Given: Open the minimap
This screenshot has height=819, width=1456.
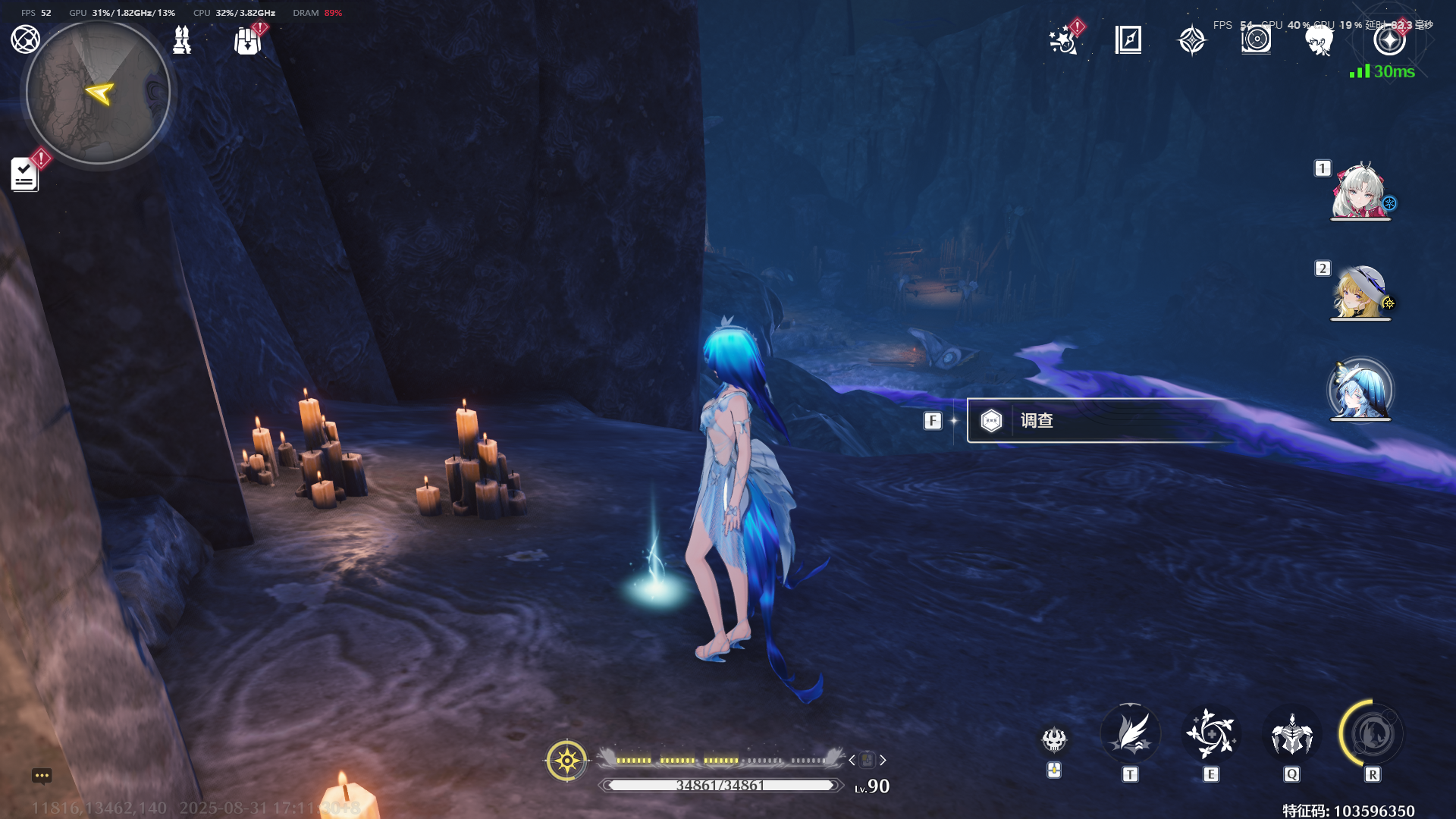Looking at the screenshot, I should (98, 93).
